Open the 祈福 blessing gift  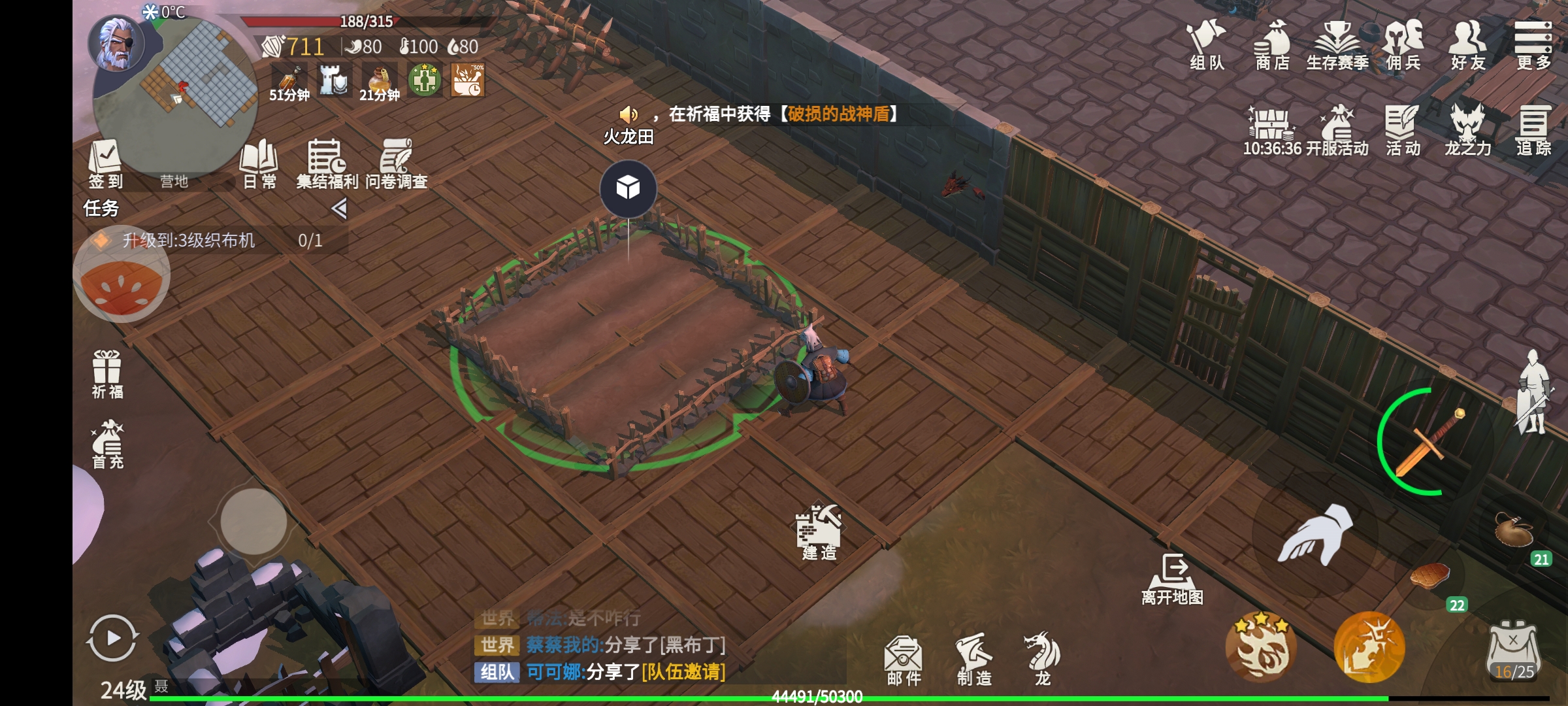107,374
